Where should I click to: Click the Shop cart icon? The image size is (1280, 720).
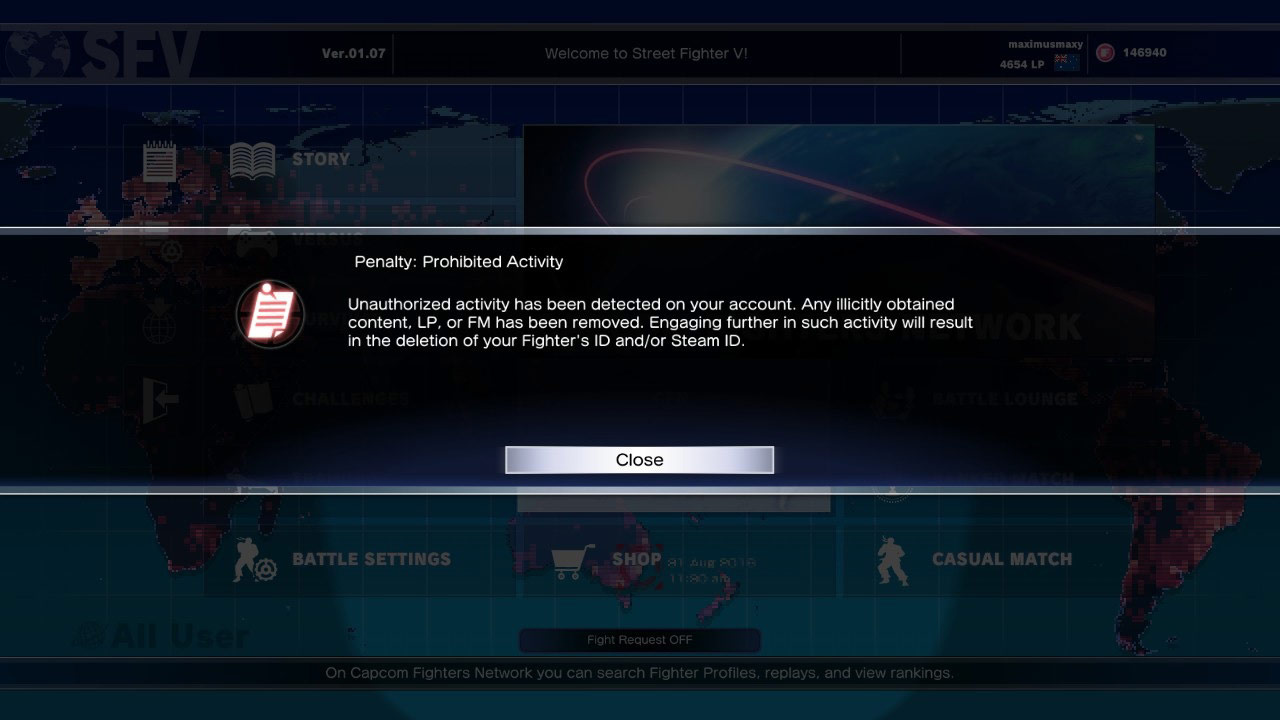coord(570,559)
